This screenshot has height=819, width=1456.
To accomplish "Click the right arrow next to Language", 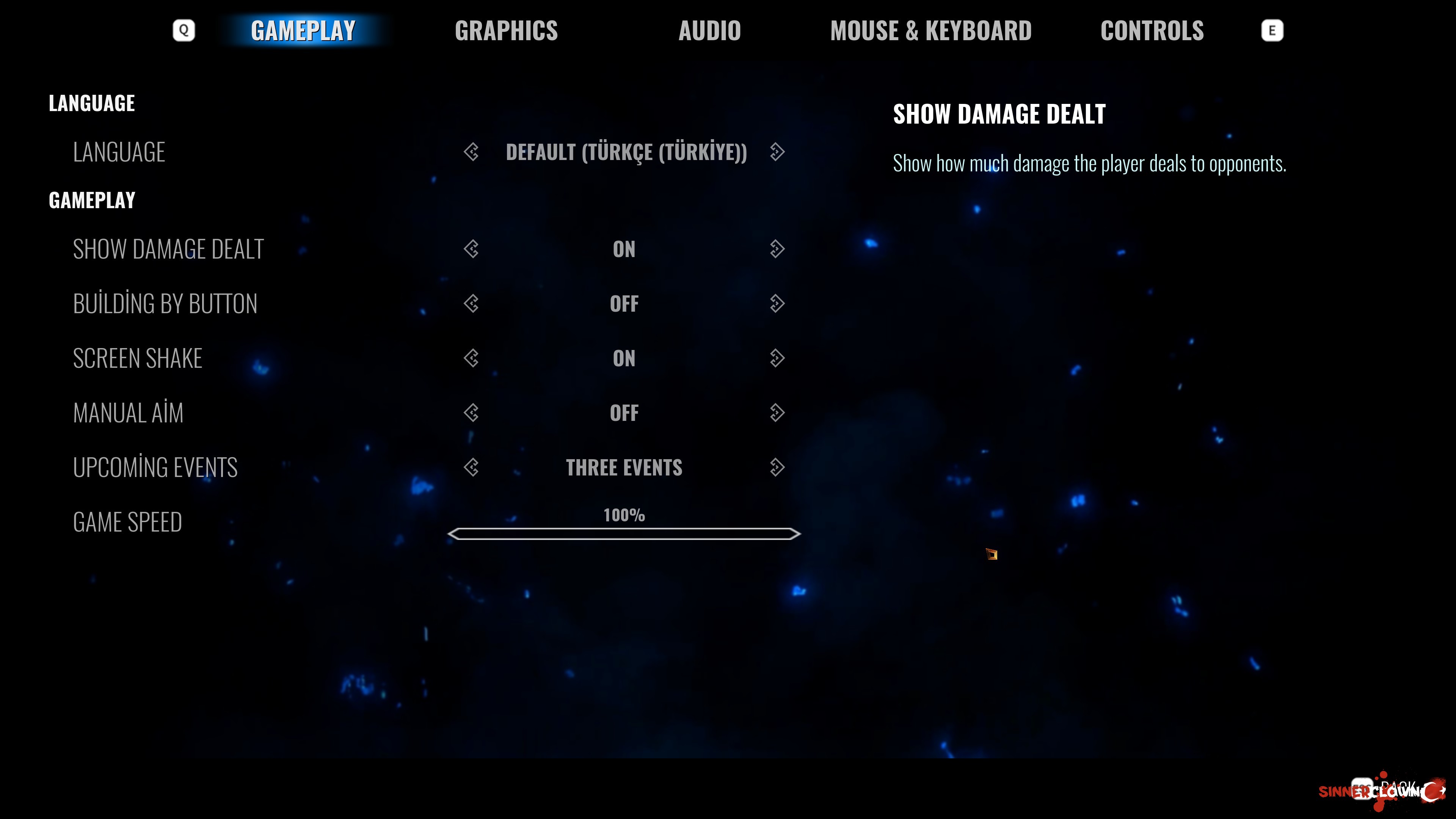I will click(x=777, y=152).
